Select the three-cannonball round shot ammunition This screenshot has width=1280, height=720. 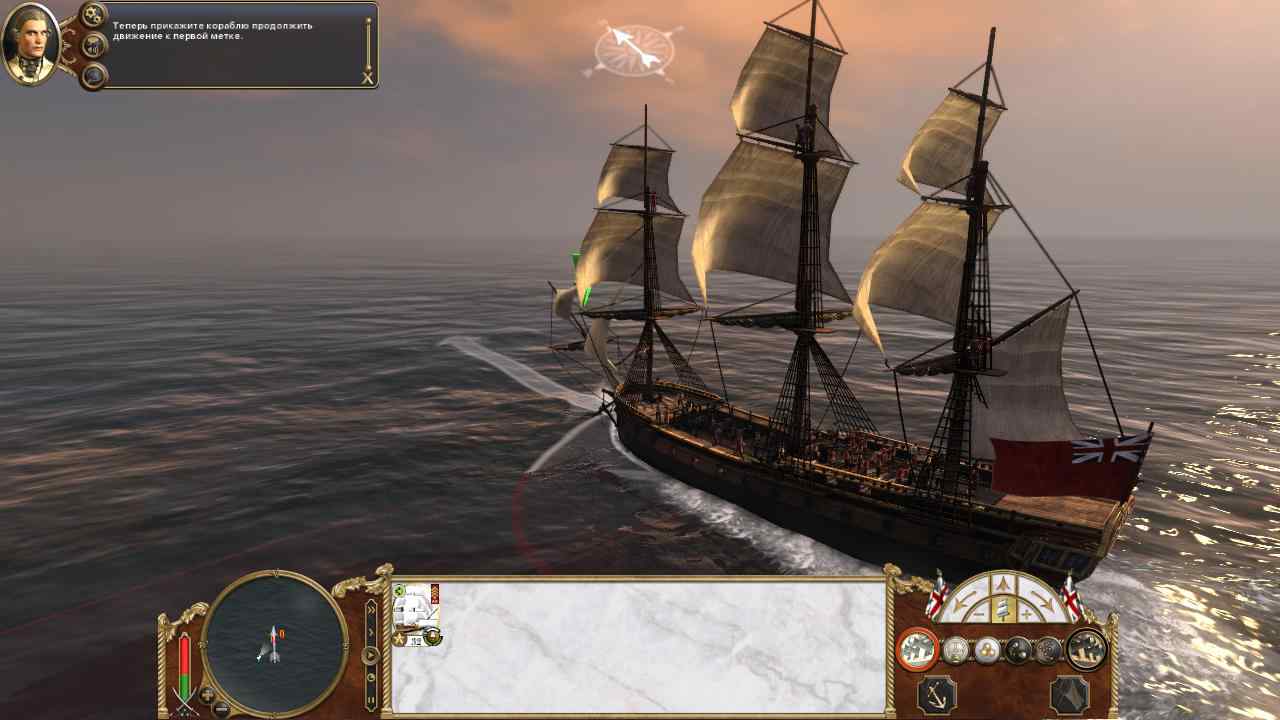987,651
